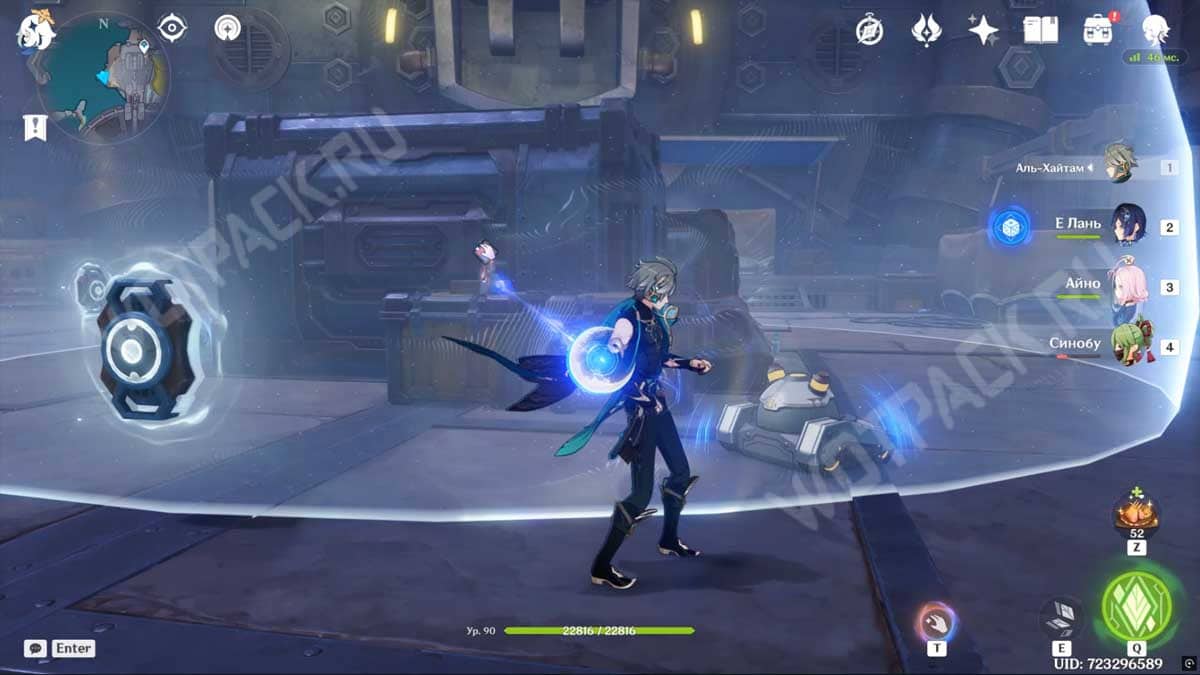The width and height of the screenshot is (1200, 675).
Task: Open the backpack inventory
Action: tap(1098, 30)
